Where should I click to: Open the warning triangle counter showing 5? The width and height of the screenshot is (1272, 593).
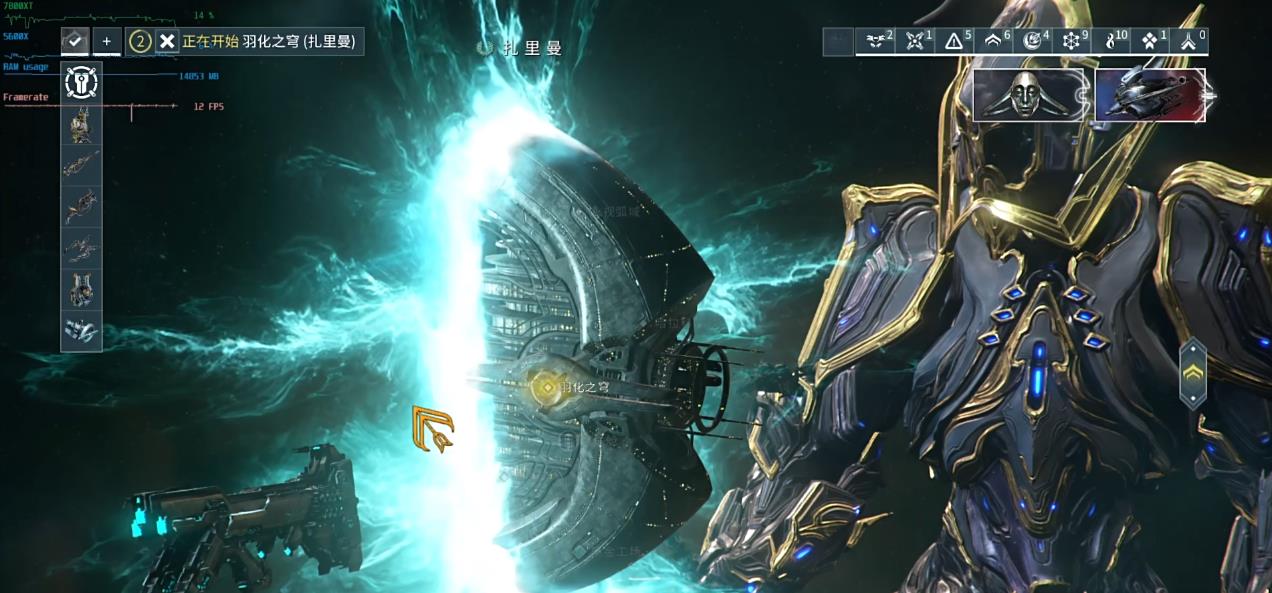tap(955, 41)
